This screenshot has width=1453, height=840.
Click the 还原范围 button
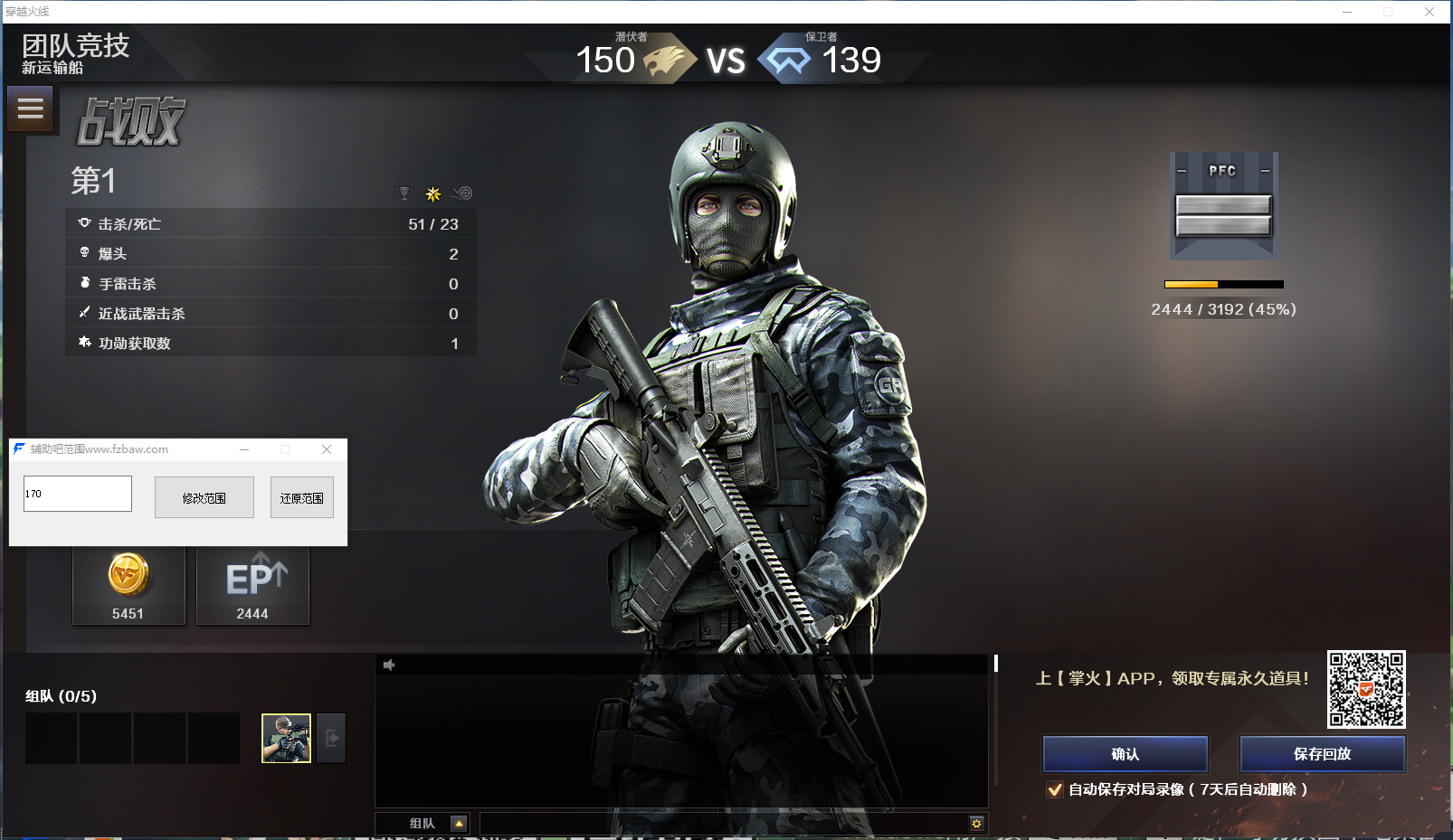click(x=301, y=498)
